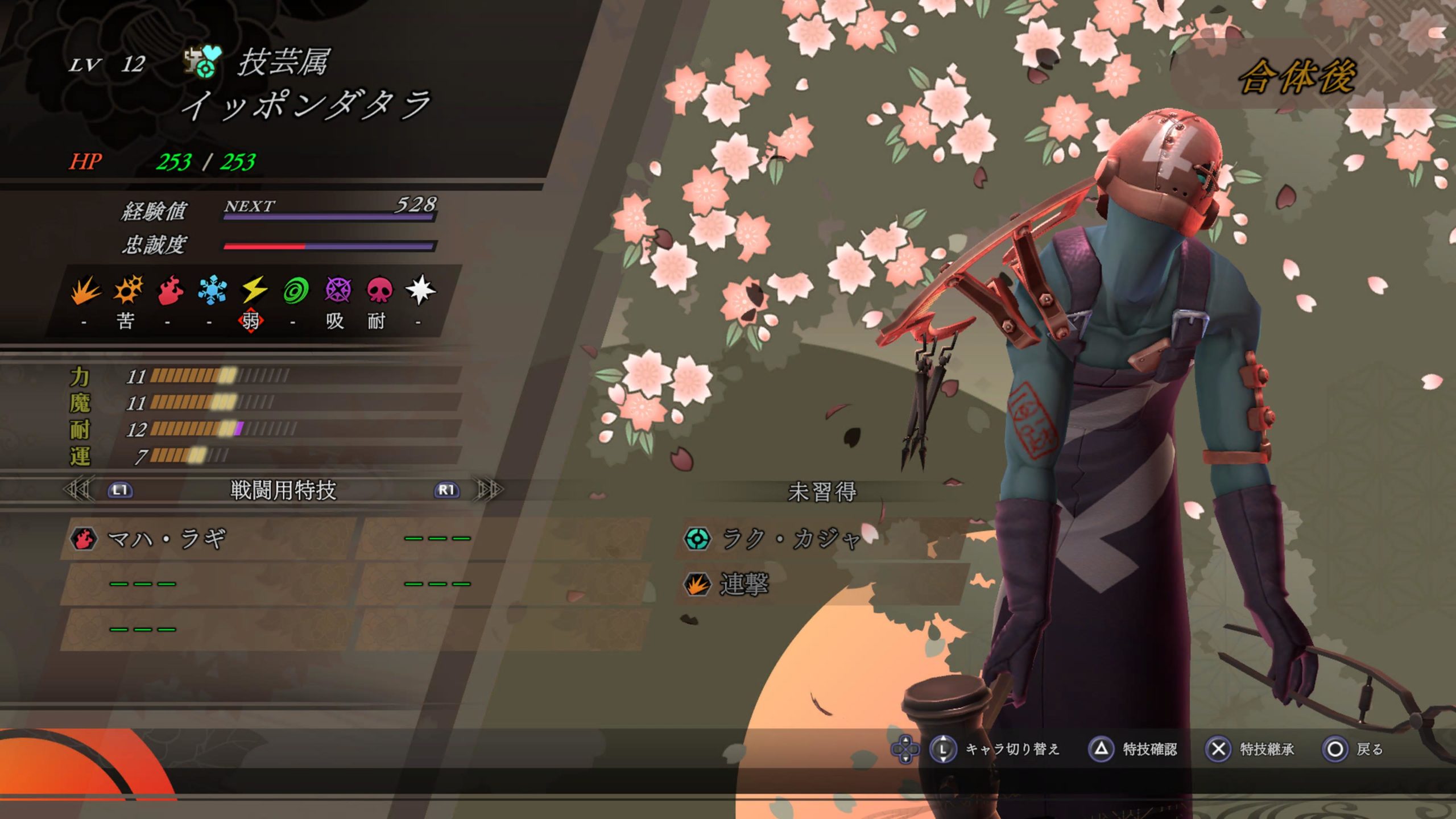The height and width of the screenshot is (819, 1456).
Task: Click the green swirl wind affinity icon
Action: pyautogui.click(x=296, y=290)
